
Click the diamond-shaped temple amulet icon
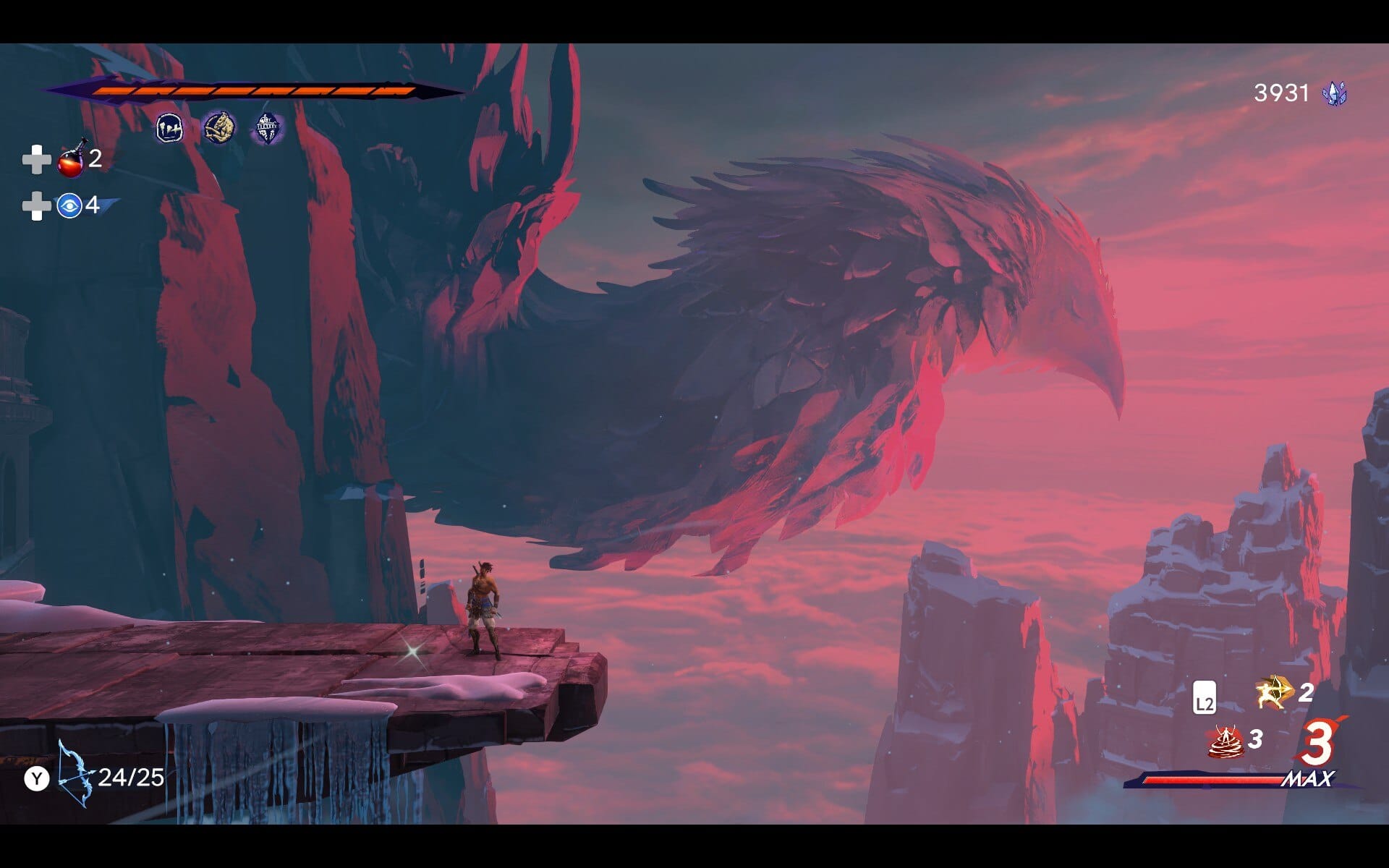pos(267,129)
